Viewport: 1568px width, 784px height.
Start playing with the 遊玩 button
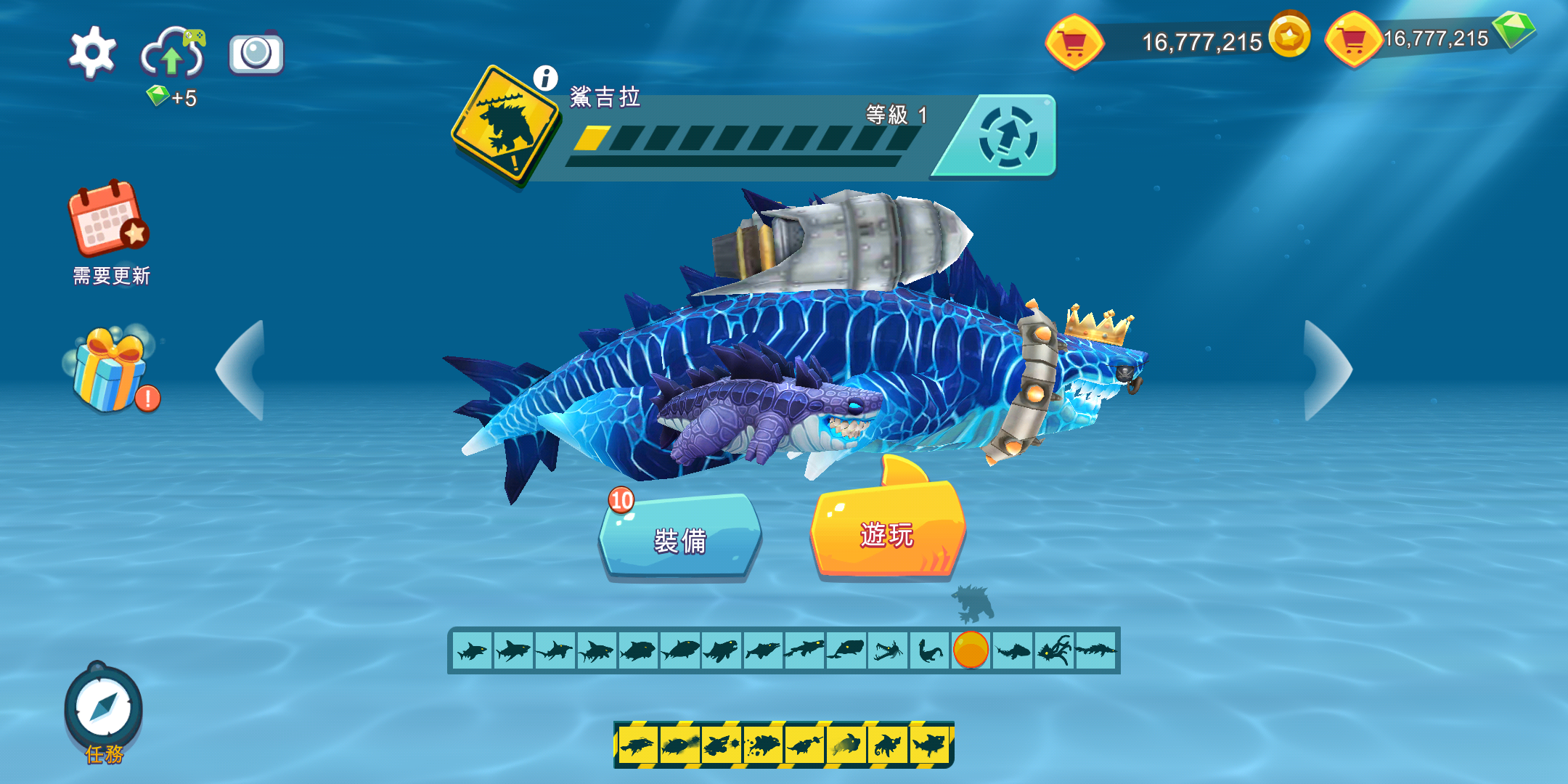pyautogui.click(x=887, y=534)
